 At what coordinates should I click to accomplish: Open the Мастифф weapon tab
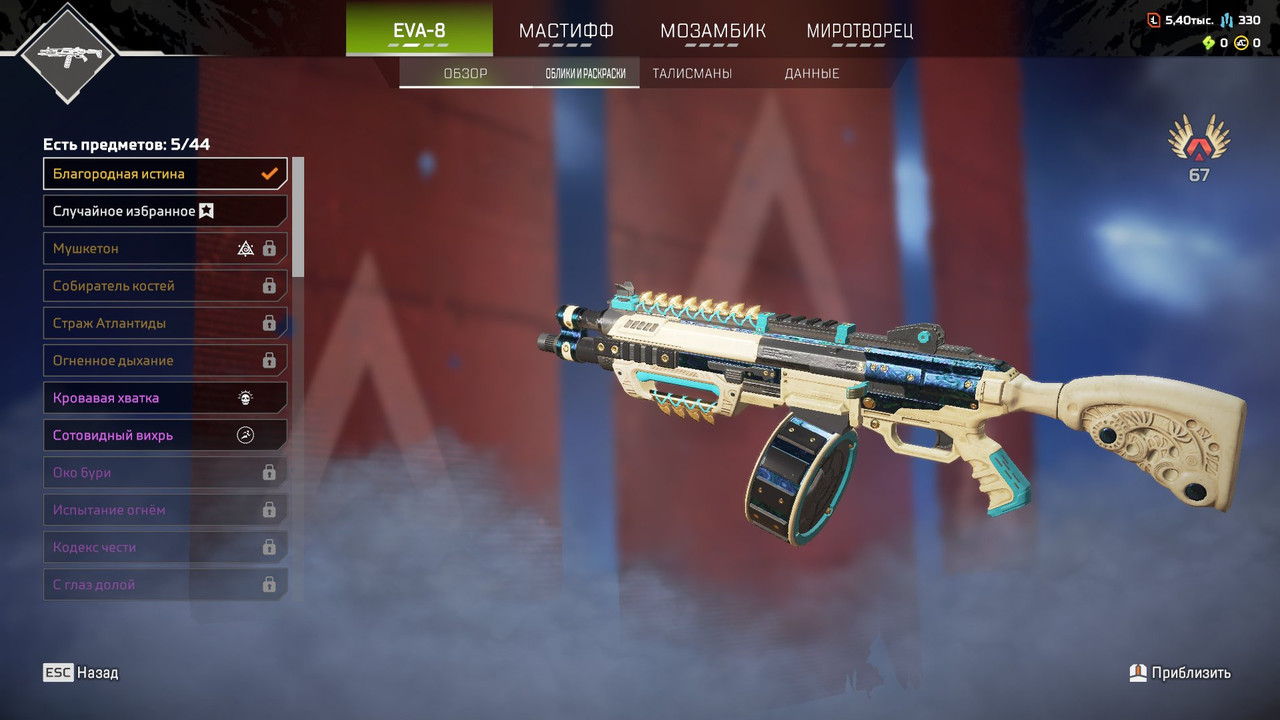[566, 30]
